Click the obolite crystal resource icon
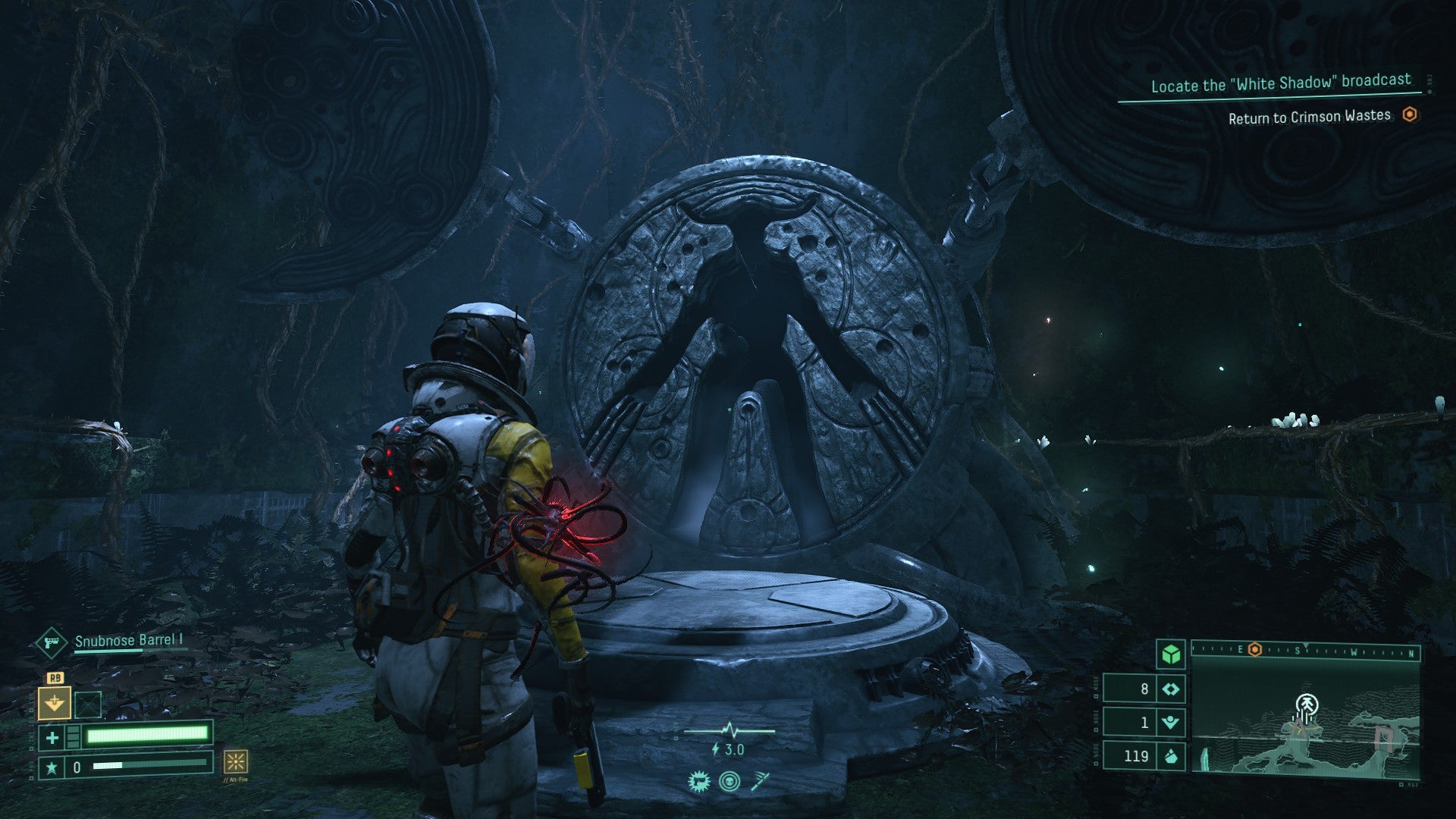Screen dimensions: 1456x819 point(1172,755)
